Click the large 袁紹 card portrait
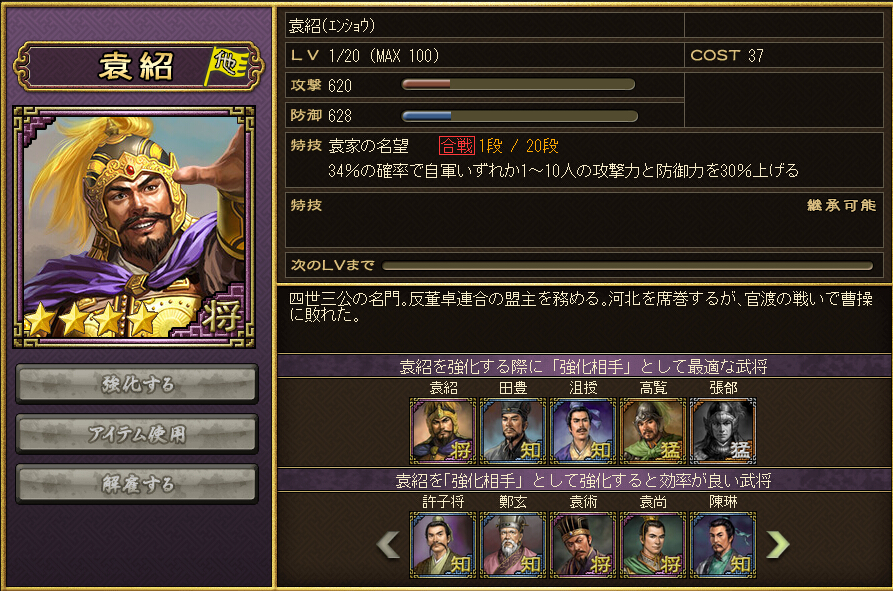Screen dimensions: 893x591 tap(134, 227)
